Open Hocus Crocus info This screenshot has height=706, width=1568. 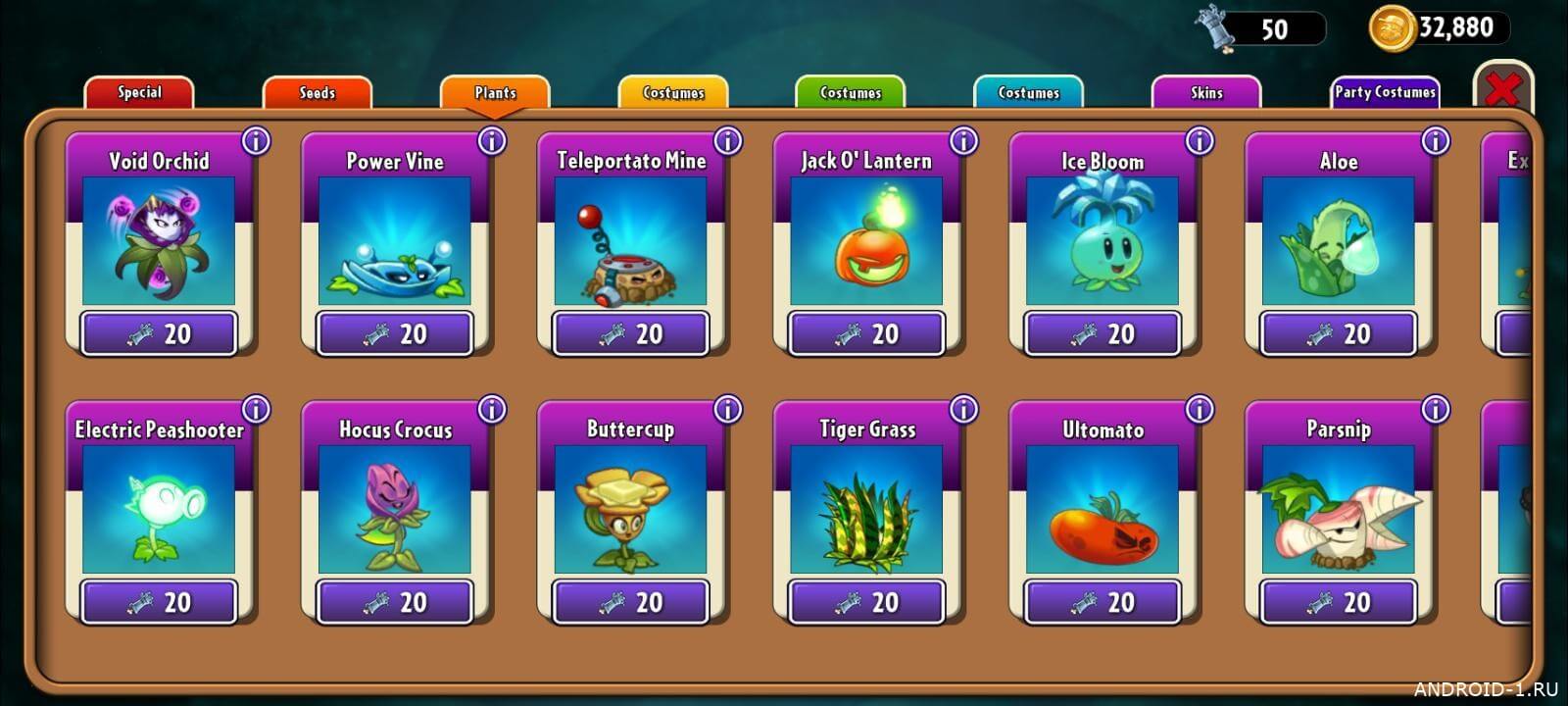pos(492,409)
